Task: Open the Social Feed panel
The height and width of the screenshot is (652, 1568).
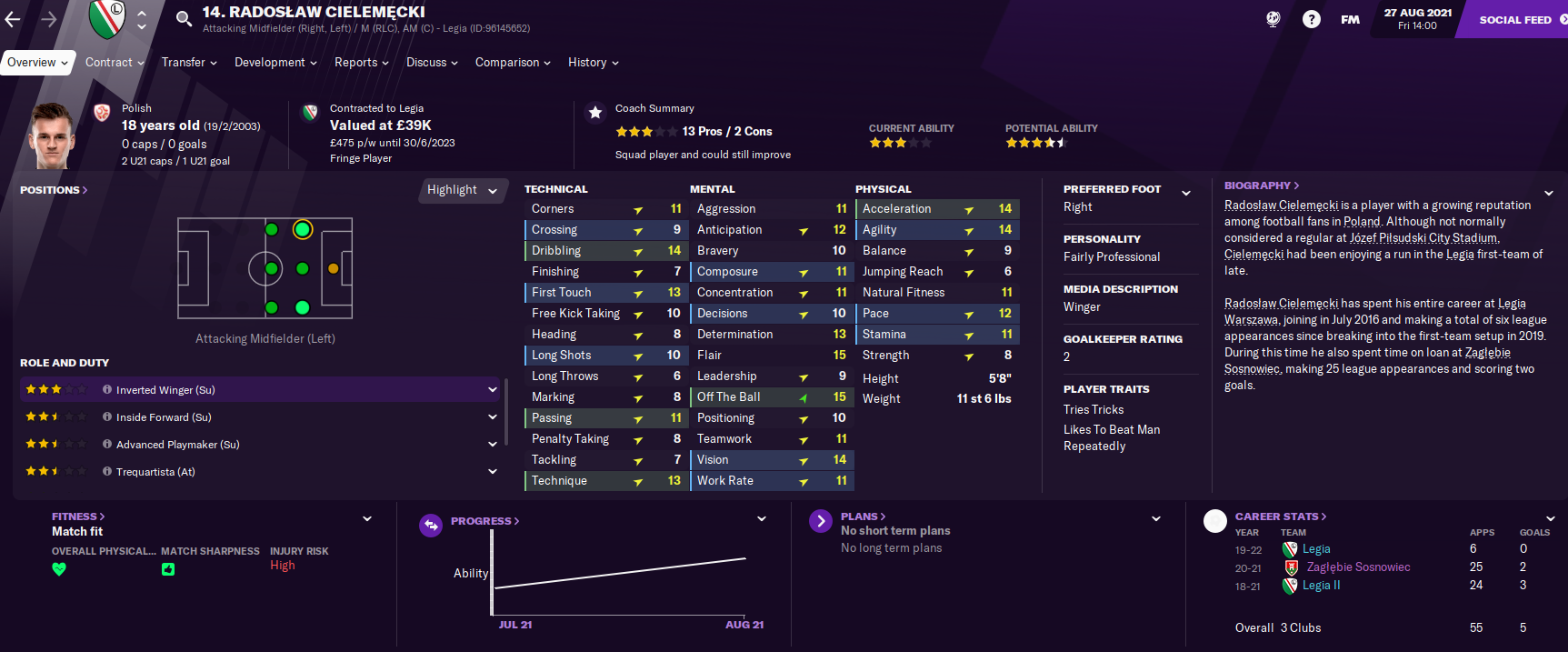Action: tap(1515, 20)
